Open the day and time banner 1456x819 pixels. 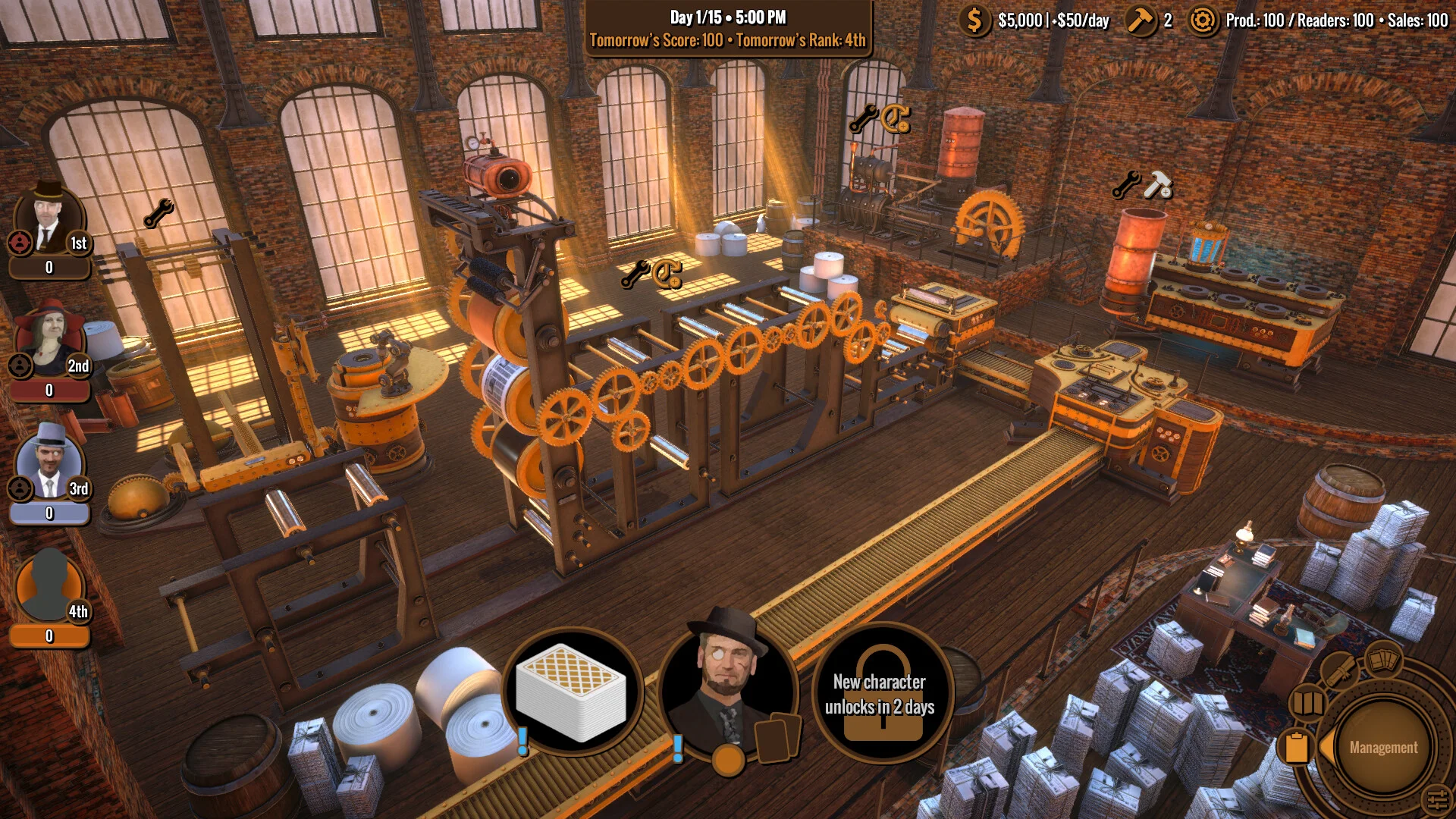point(728,29)
